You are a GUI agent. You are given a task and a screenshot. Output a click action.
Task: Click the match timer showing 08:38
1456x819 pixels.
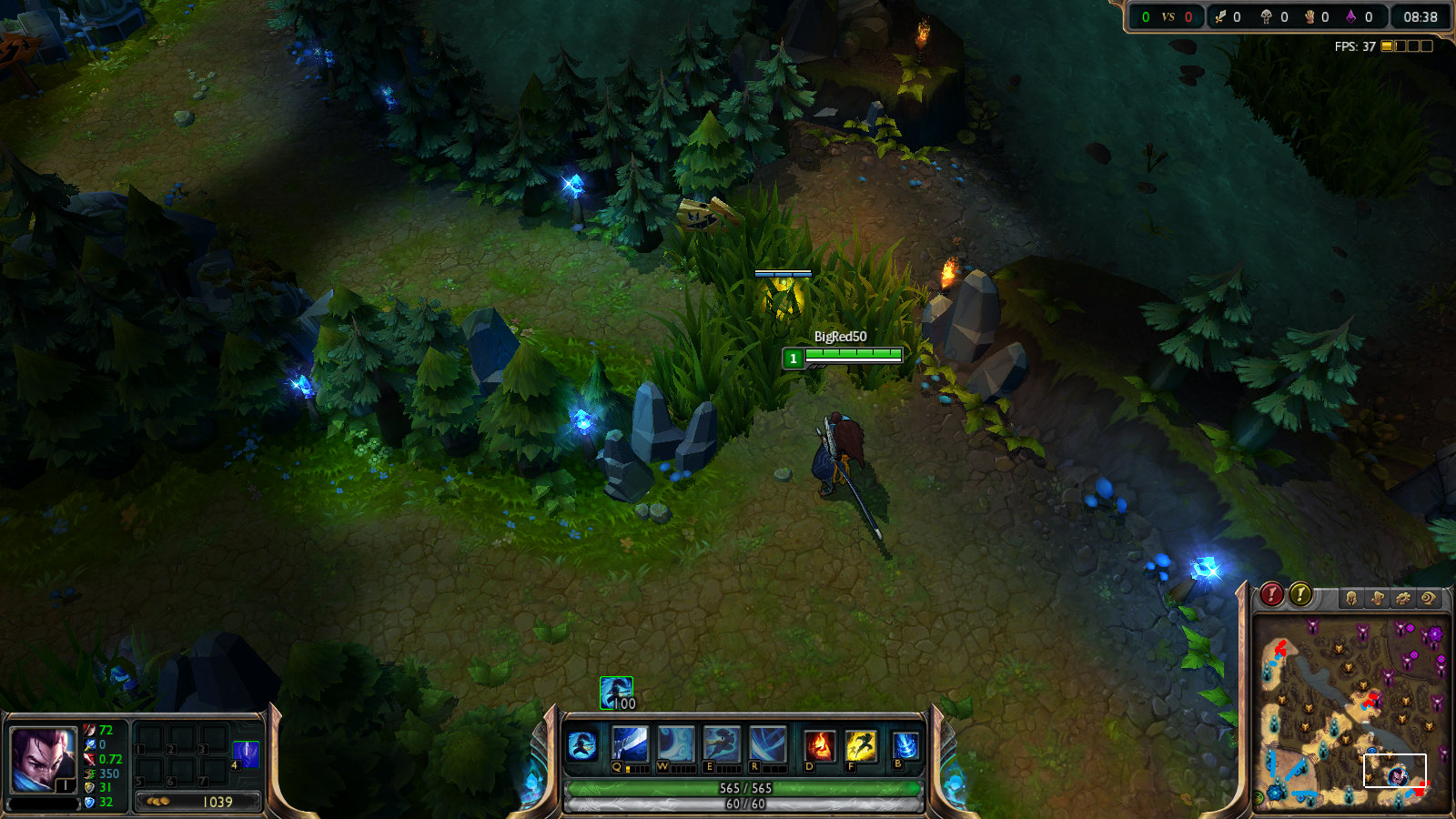pyautogui.click(x=1421, y=15)
